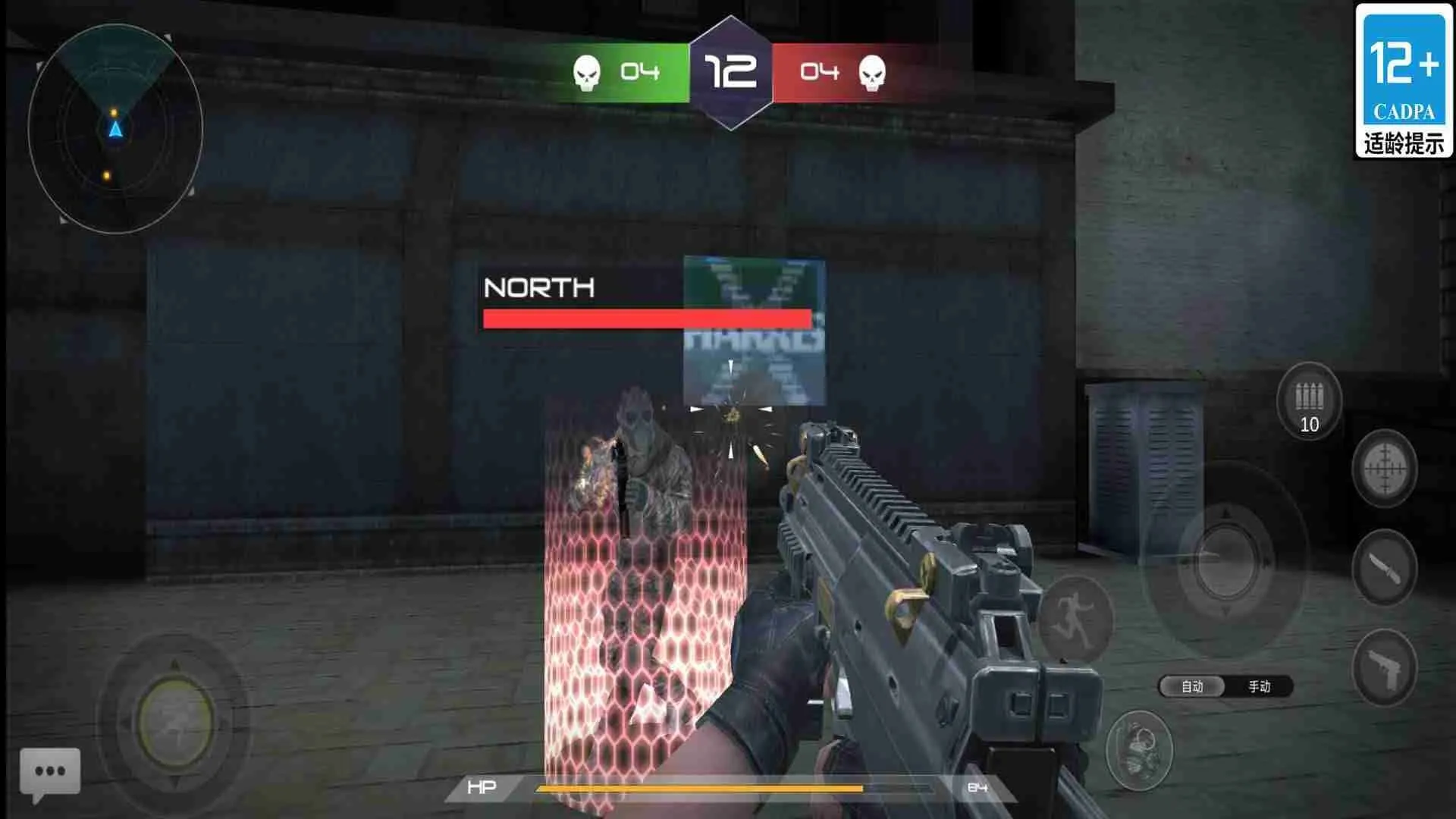Switch to the knife weapon
Image resolution: width=1456 pixels, height=819 pixels.
tap(1385, 568)
